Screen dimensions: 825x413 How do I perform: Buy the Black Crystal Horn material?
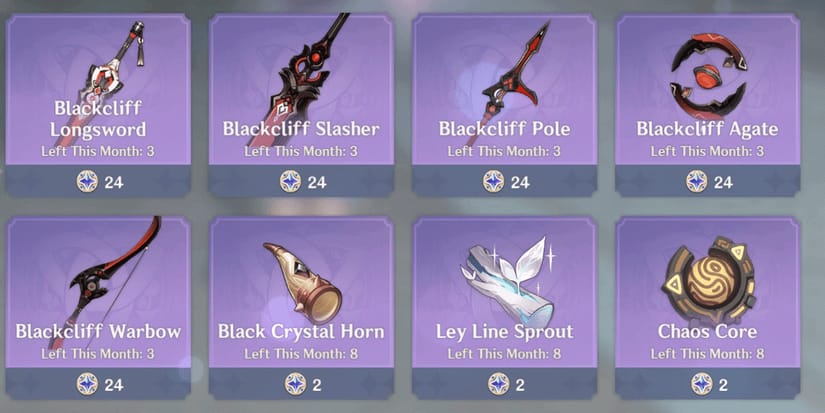pyautogui.click(x=301, y=298)
